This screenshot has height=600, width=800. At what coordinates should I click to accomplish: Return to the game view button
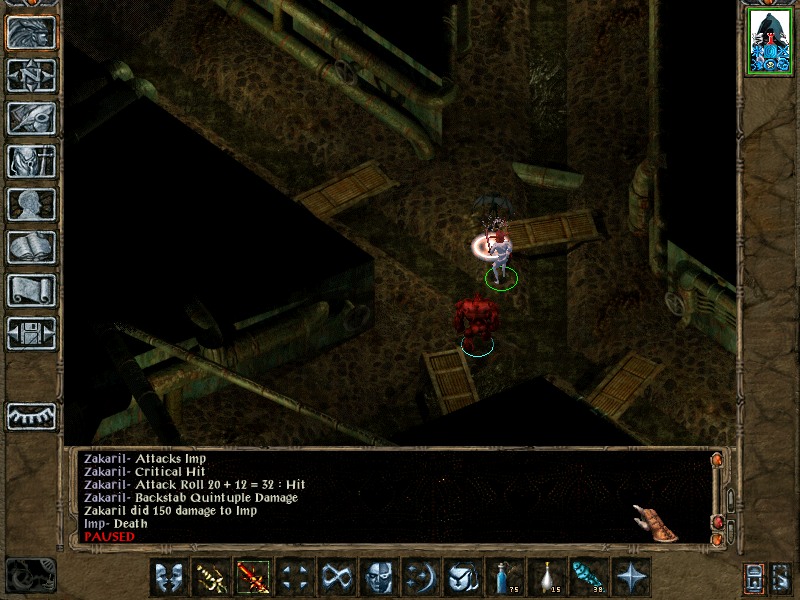click(x=31, y=33)
